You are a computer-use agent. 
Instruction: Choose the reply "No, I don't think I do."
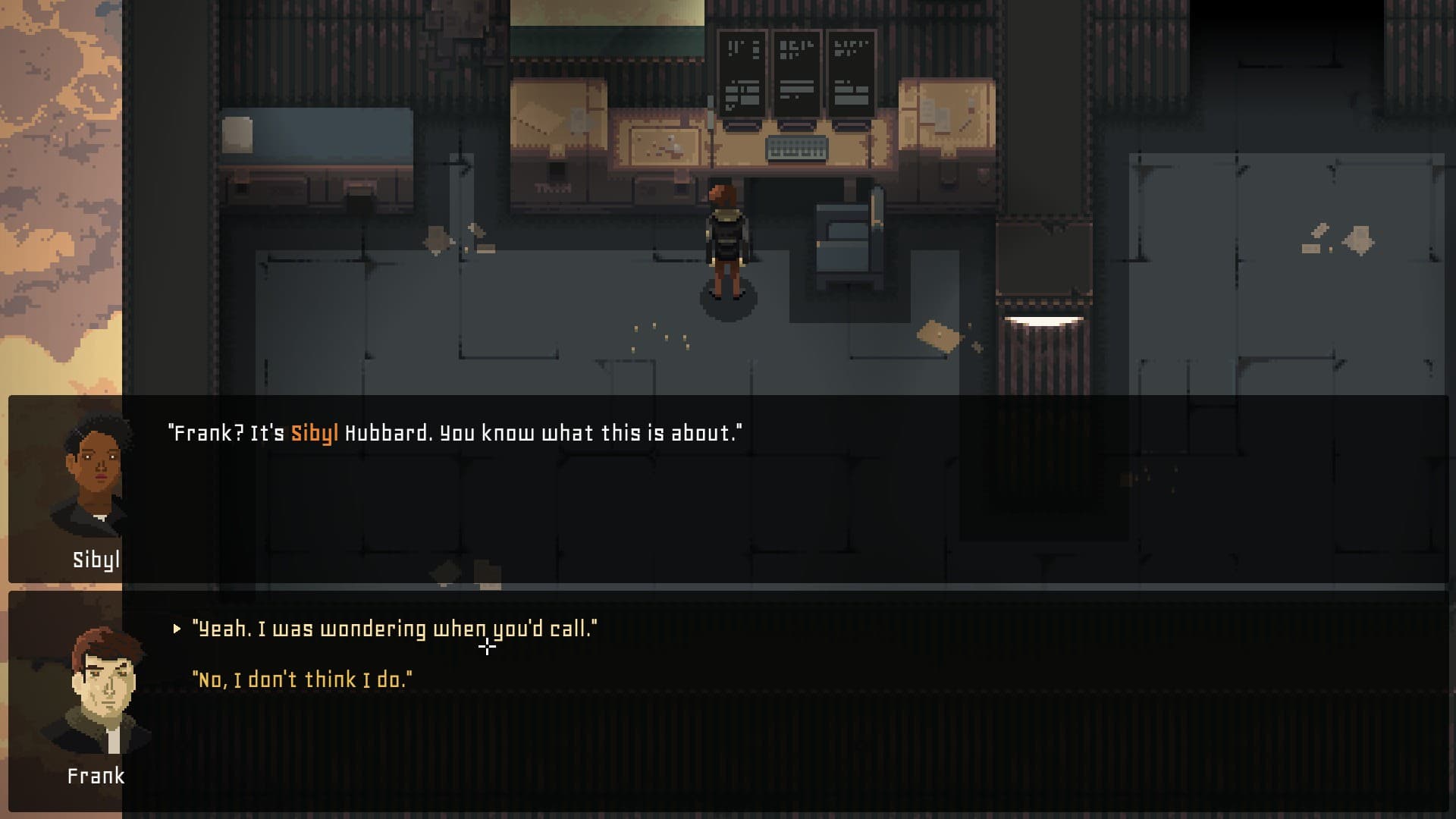[x=303, y=679]
